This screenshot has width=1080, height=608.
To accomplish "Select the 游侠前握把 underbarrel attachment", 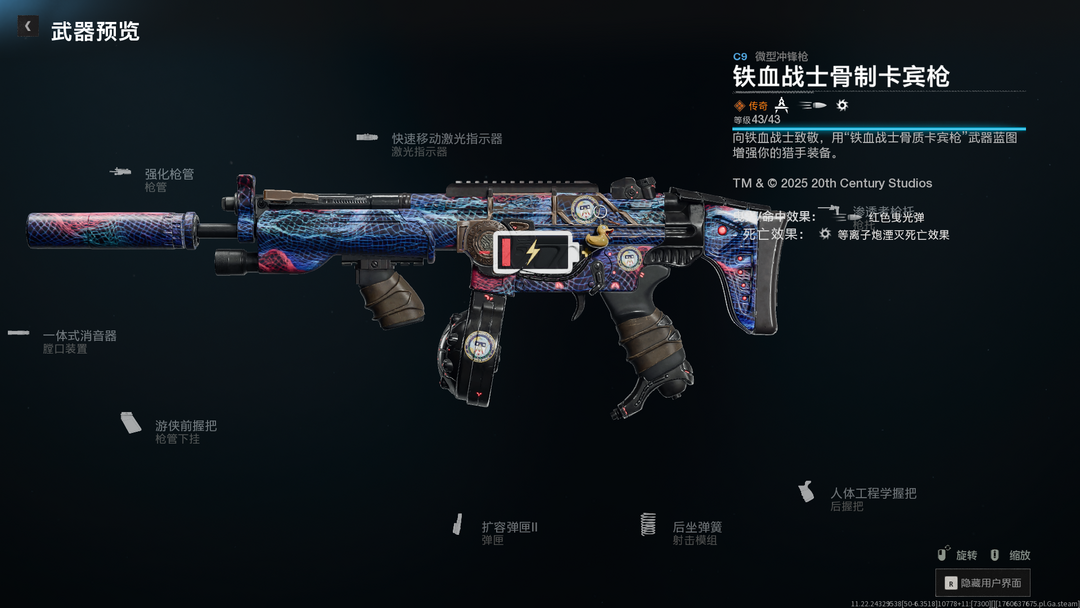I will [185, 426].
